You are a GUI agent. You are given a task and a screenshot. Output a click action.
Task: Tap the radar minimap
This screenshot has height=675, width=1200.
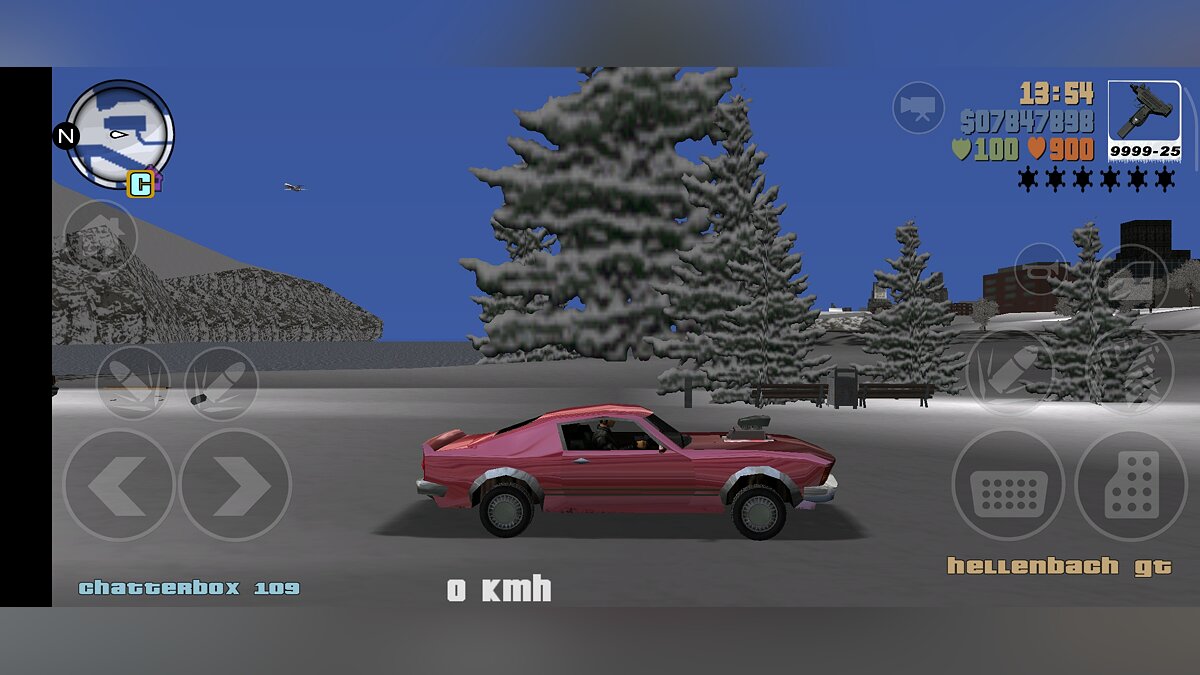click(121, 133)
